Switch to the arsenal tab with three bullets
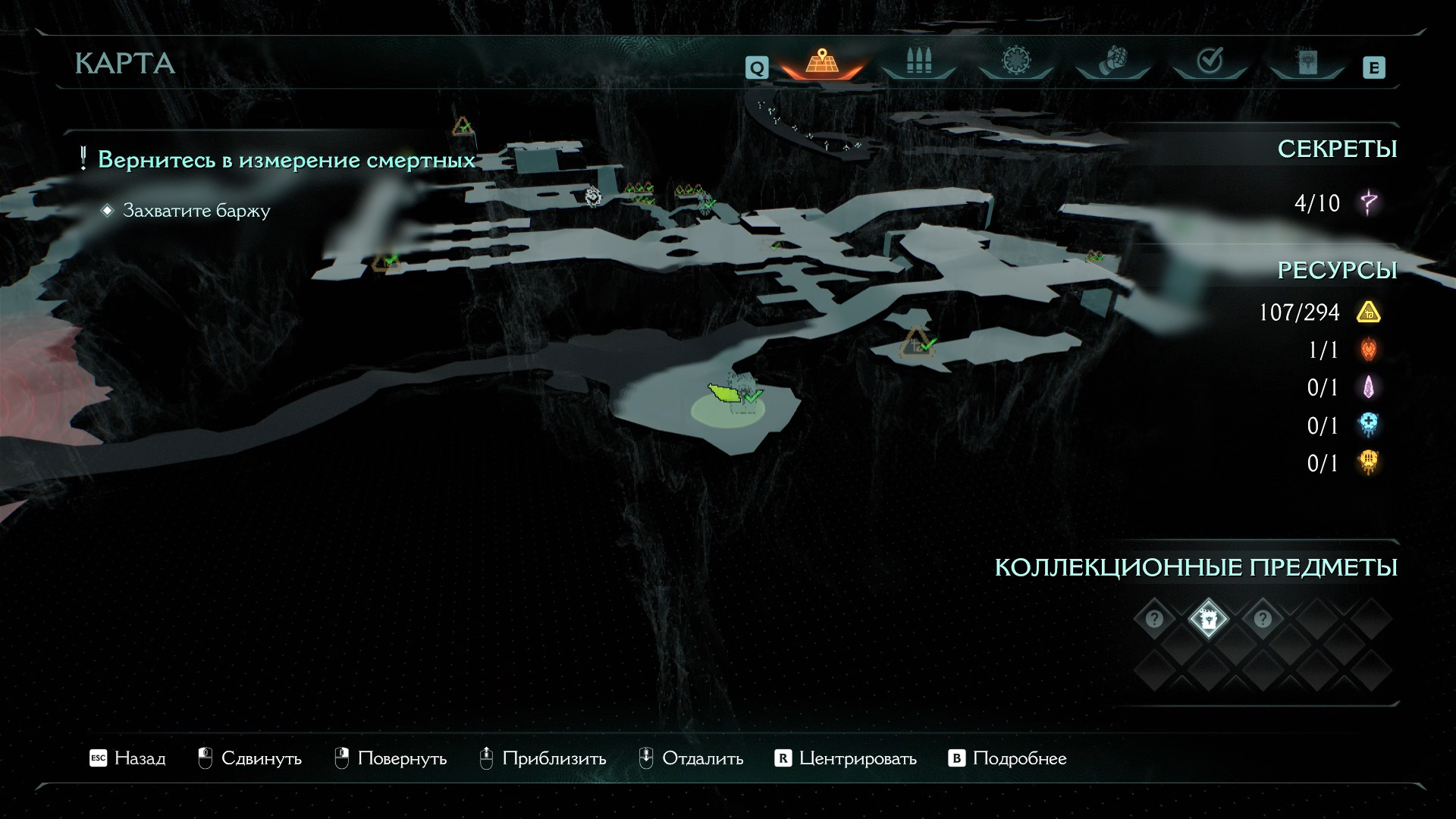 click(918, 62)
